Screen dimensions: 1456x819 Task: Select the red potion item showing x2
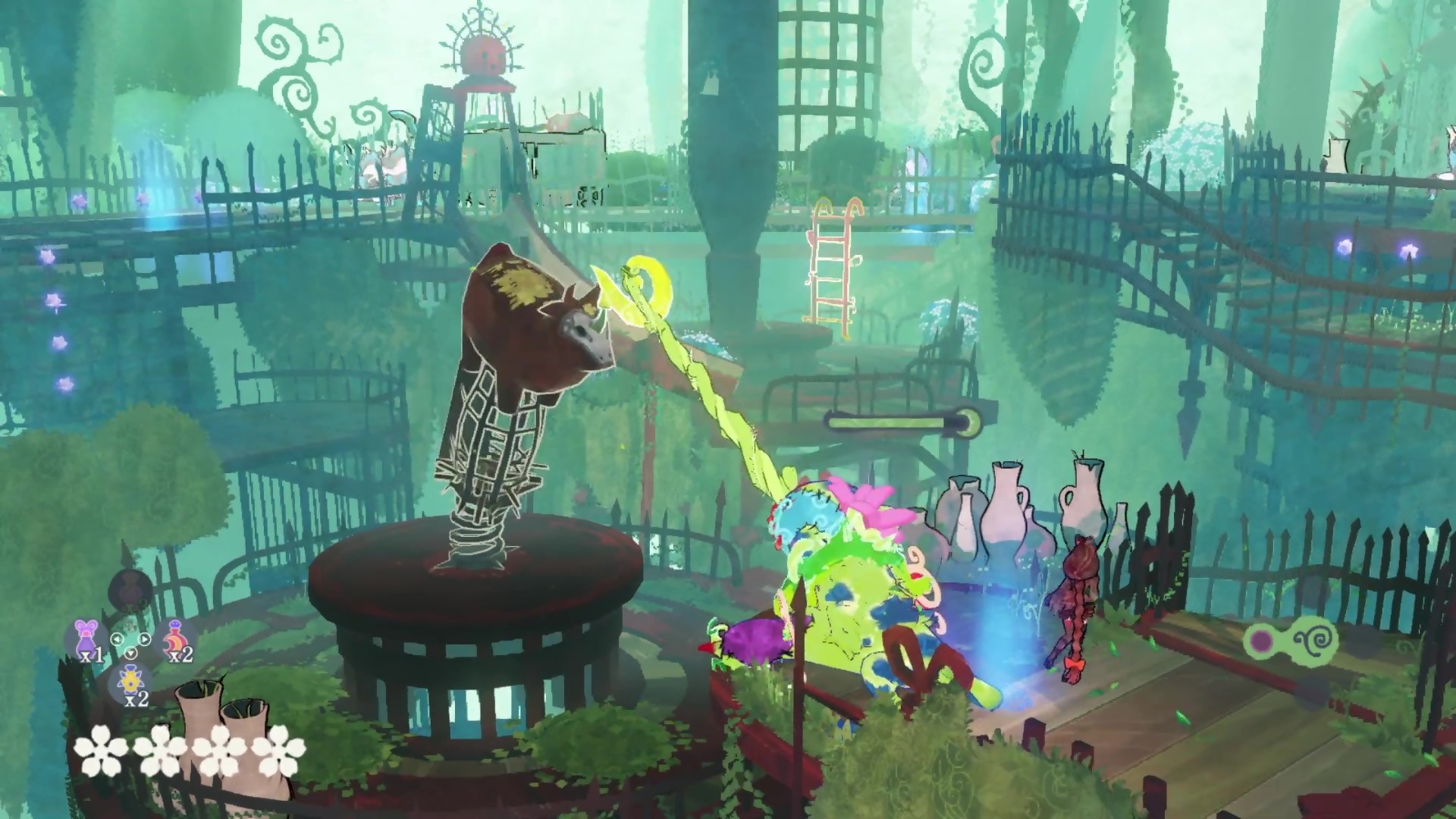176,635
